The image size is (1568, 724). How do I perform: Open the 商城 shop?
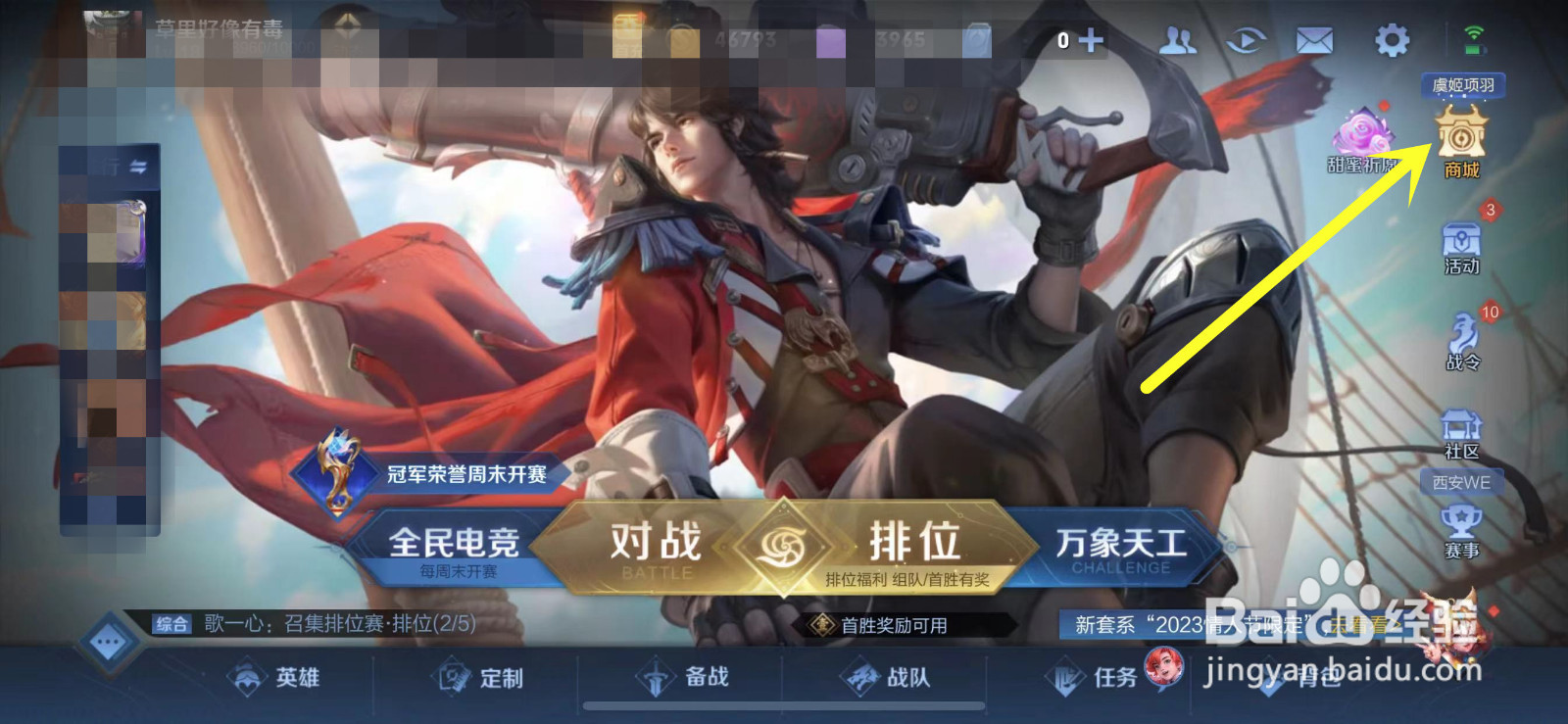click(1460, 142)
